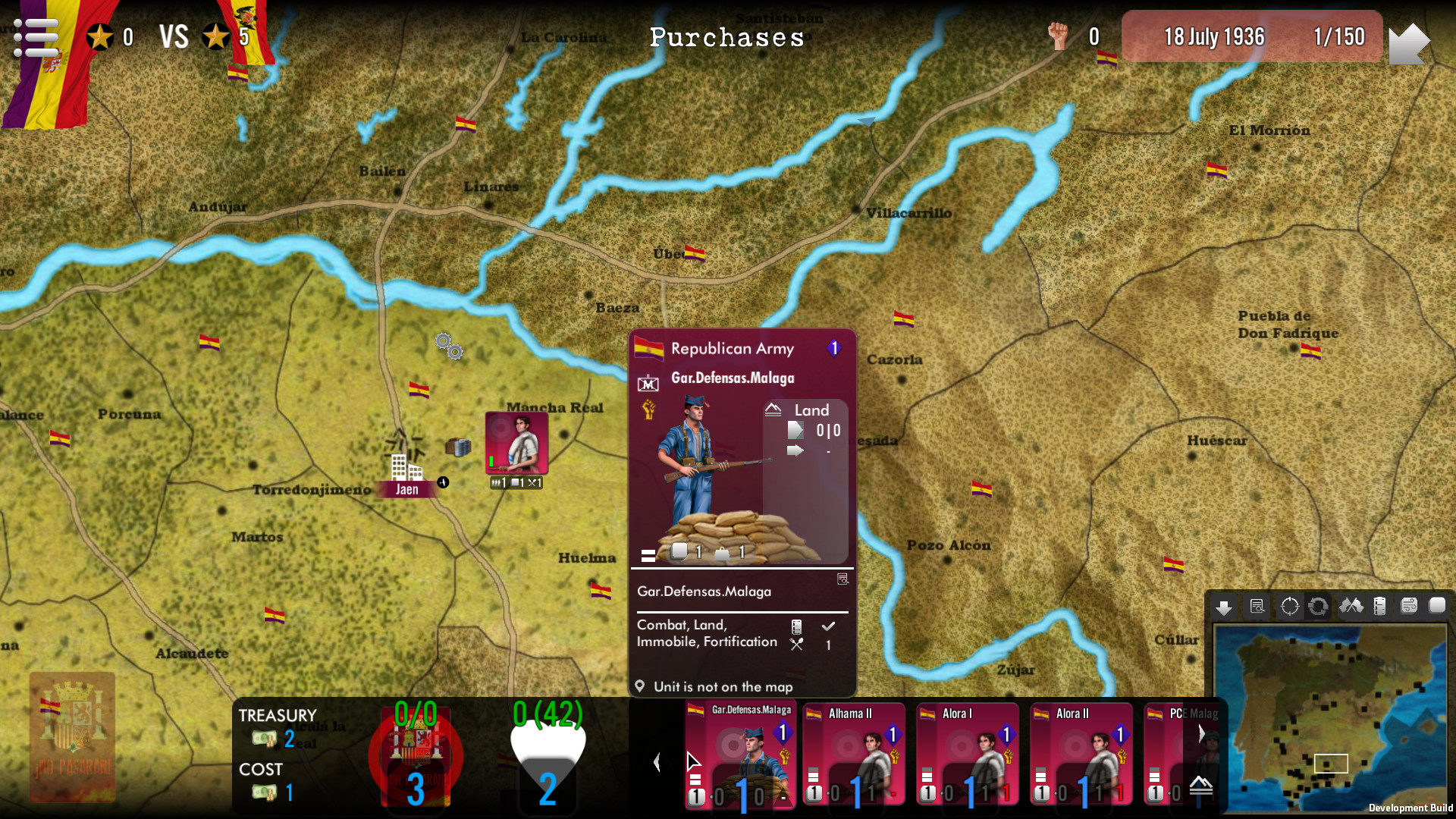Viewport: 1456px width, 819px height.
Task: Open the report document icon on the minimap toolbar
Action: pyautogui.click(x=1257, y=606)
